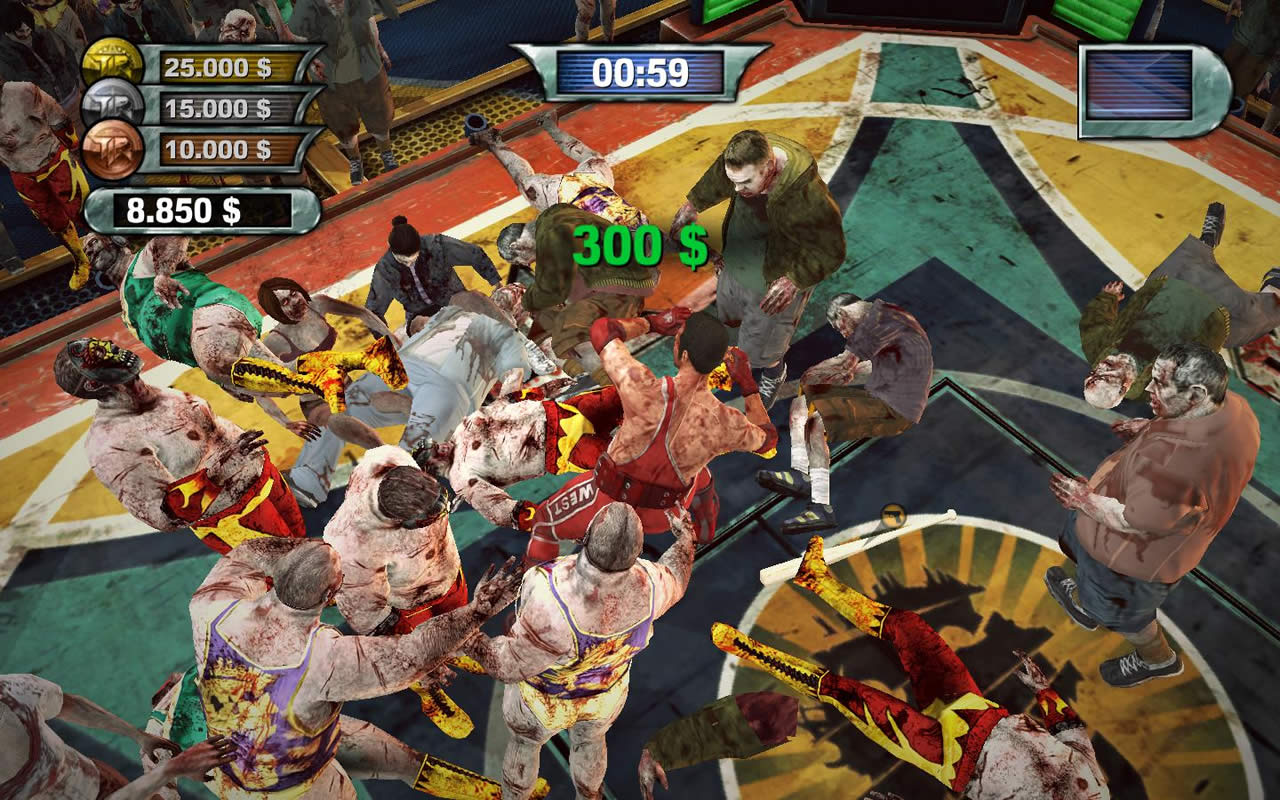Screen dimensions: 1280x800
Task: Select the gold medal icon
Action: point(112,64)
